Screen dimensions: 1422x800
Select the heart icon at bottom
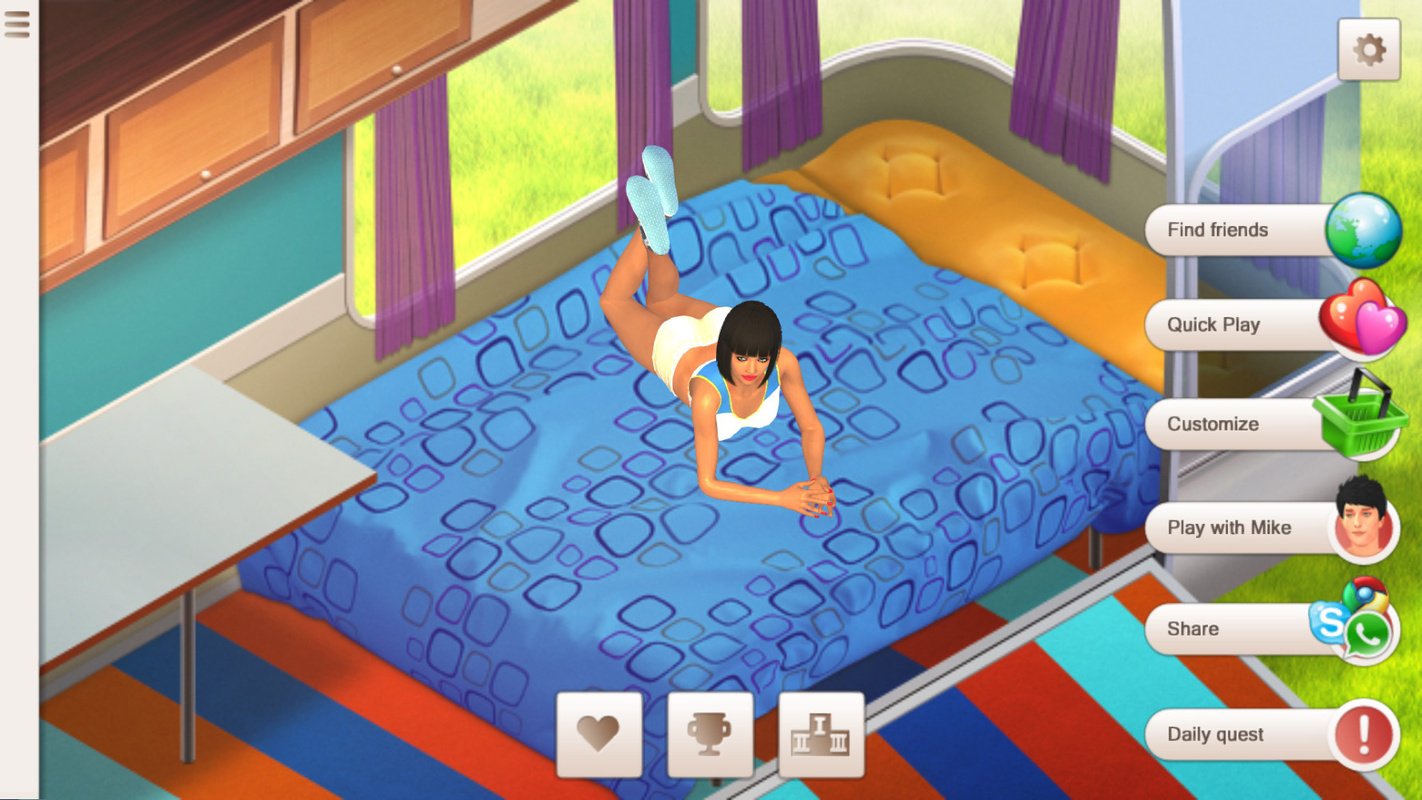coord(600,735)
